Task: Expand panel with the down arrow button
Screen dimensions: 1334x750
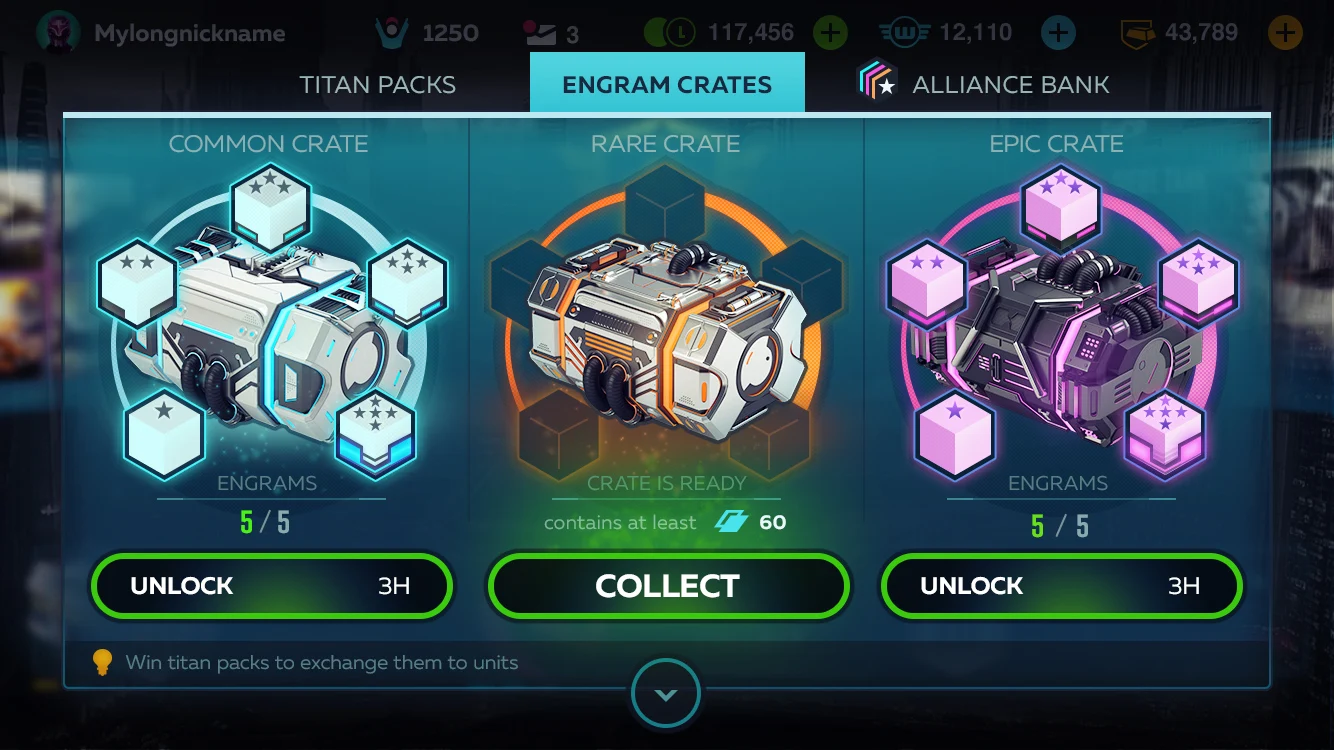Action: click(x=666, y=694)
